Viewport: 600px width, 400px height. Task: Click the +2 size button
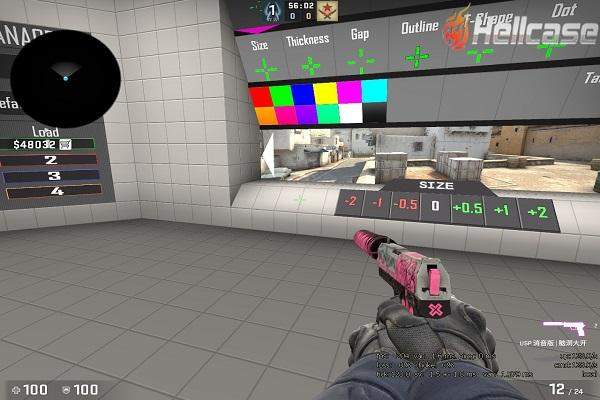[x=537, y=212]
